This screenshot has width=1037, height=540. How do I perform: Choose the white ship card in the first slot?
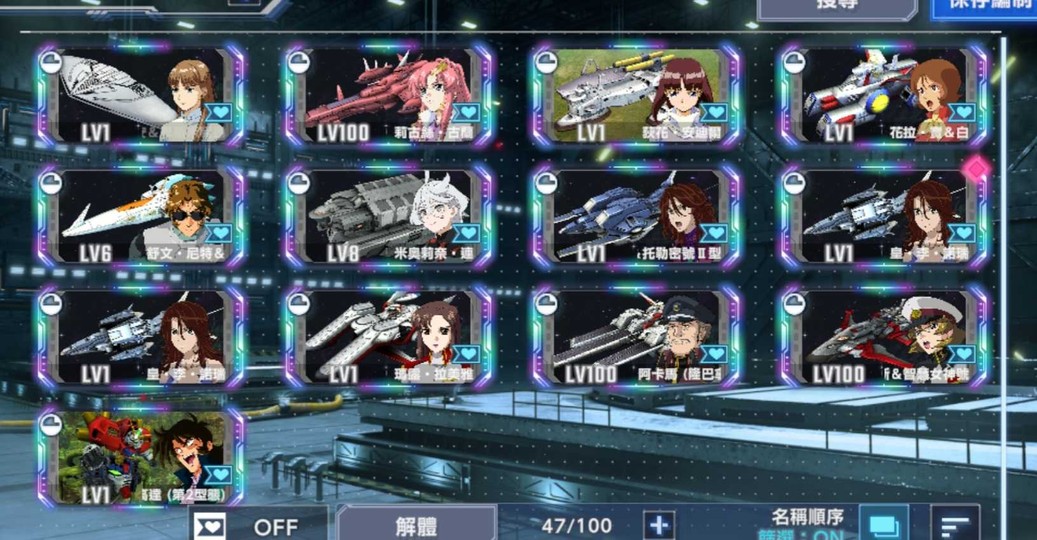(141, 96)
